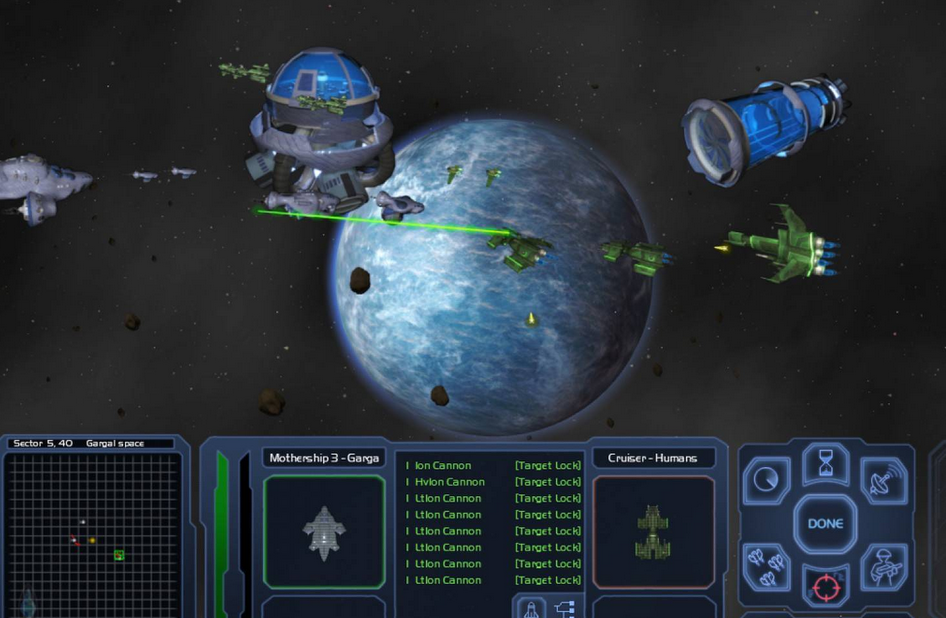The height and width of the screenshot is (618, 946).
Task: Open the radar dish scanner icon
Action: [883, 481]
